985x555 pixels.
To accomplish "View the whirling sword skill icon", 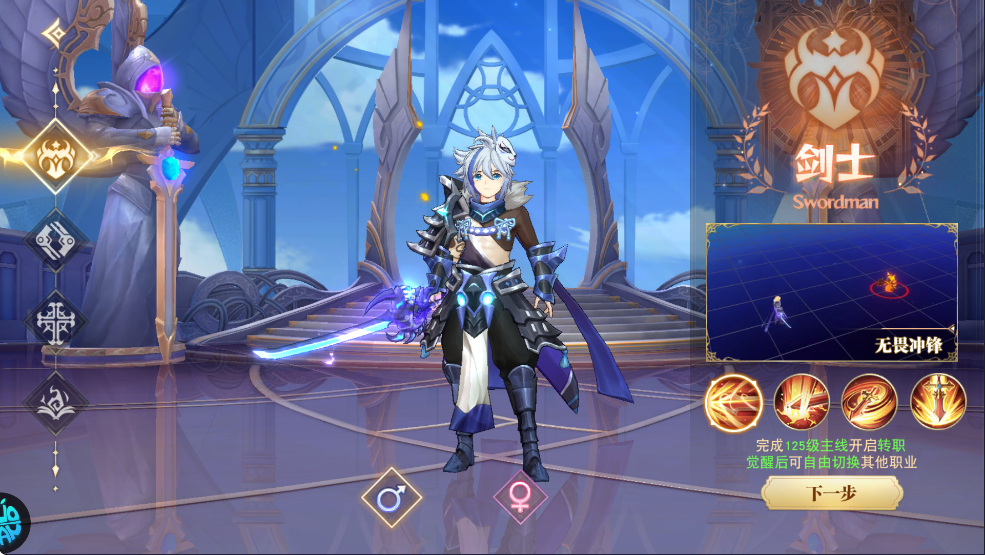I will pyautogui.click(x=869, y=402).
